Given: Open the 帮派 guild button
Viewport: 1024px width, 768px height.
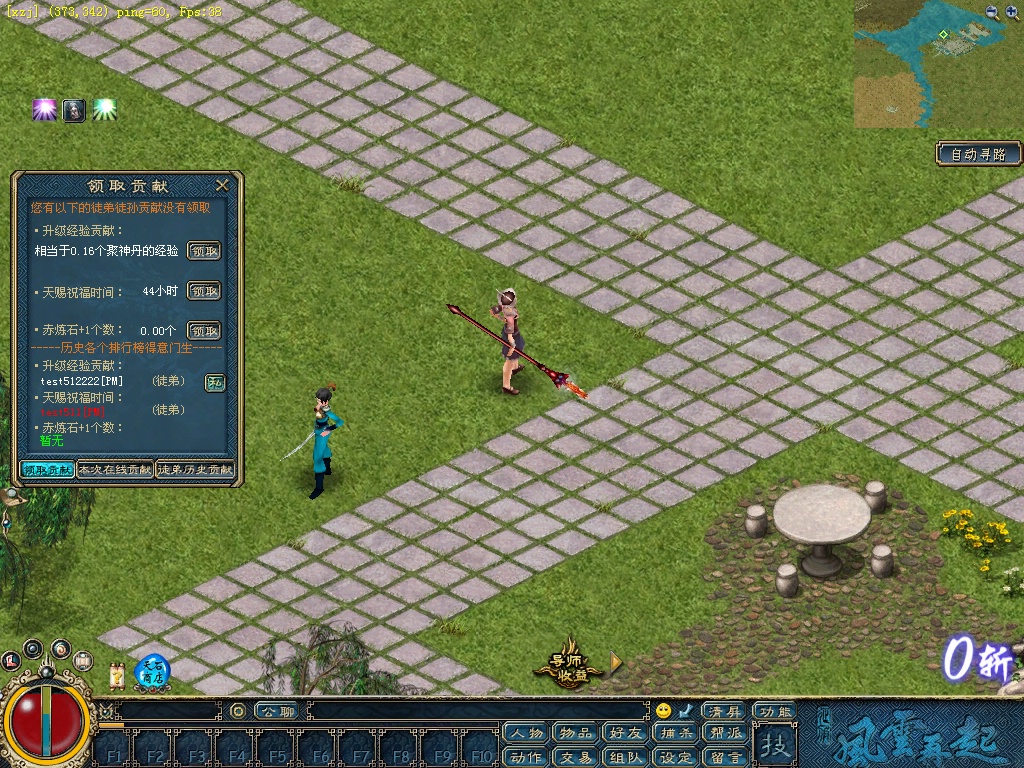Looking at the screenshot, I should tap(724, 733).
